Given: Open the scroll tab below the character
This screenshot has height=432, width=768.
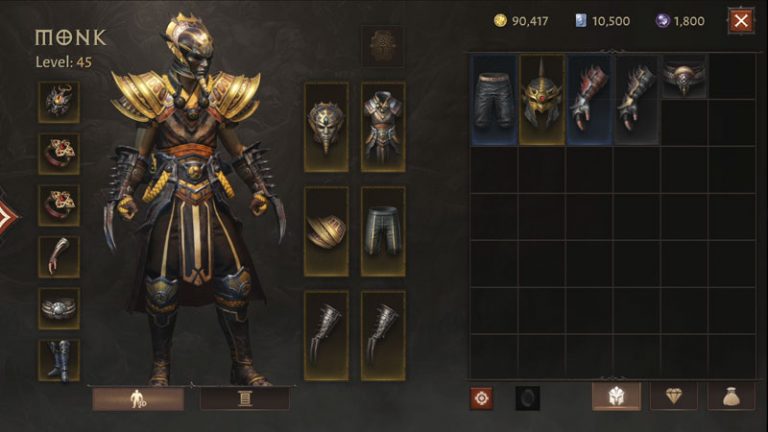Looking at the screenshot, I should [x=245, y=399].
